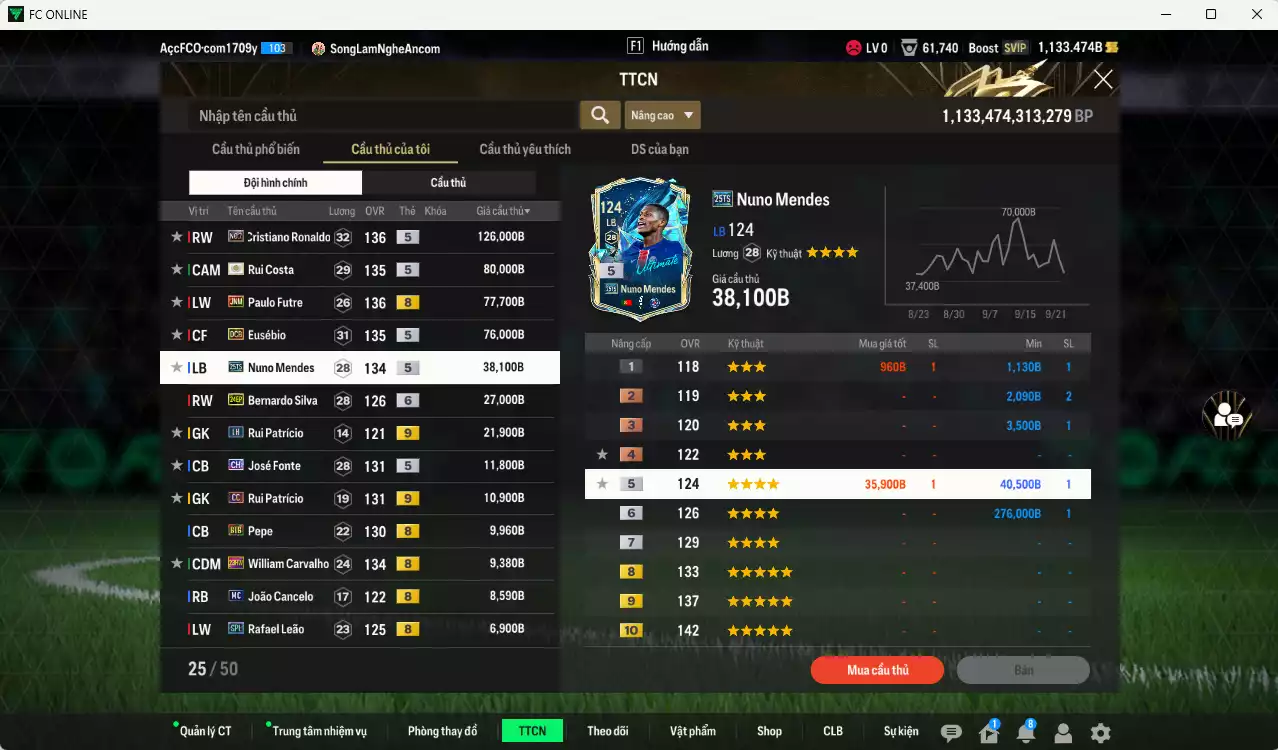Open the Phòng thay đồ menu
Viewport: 1278px width, 750px height.
(x=442, y=731)
